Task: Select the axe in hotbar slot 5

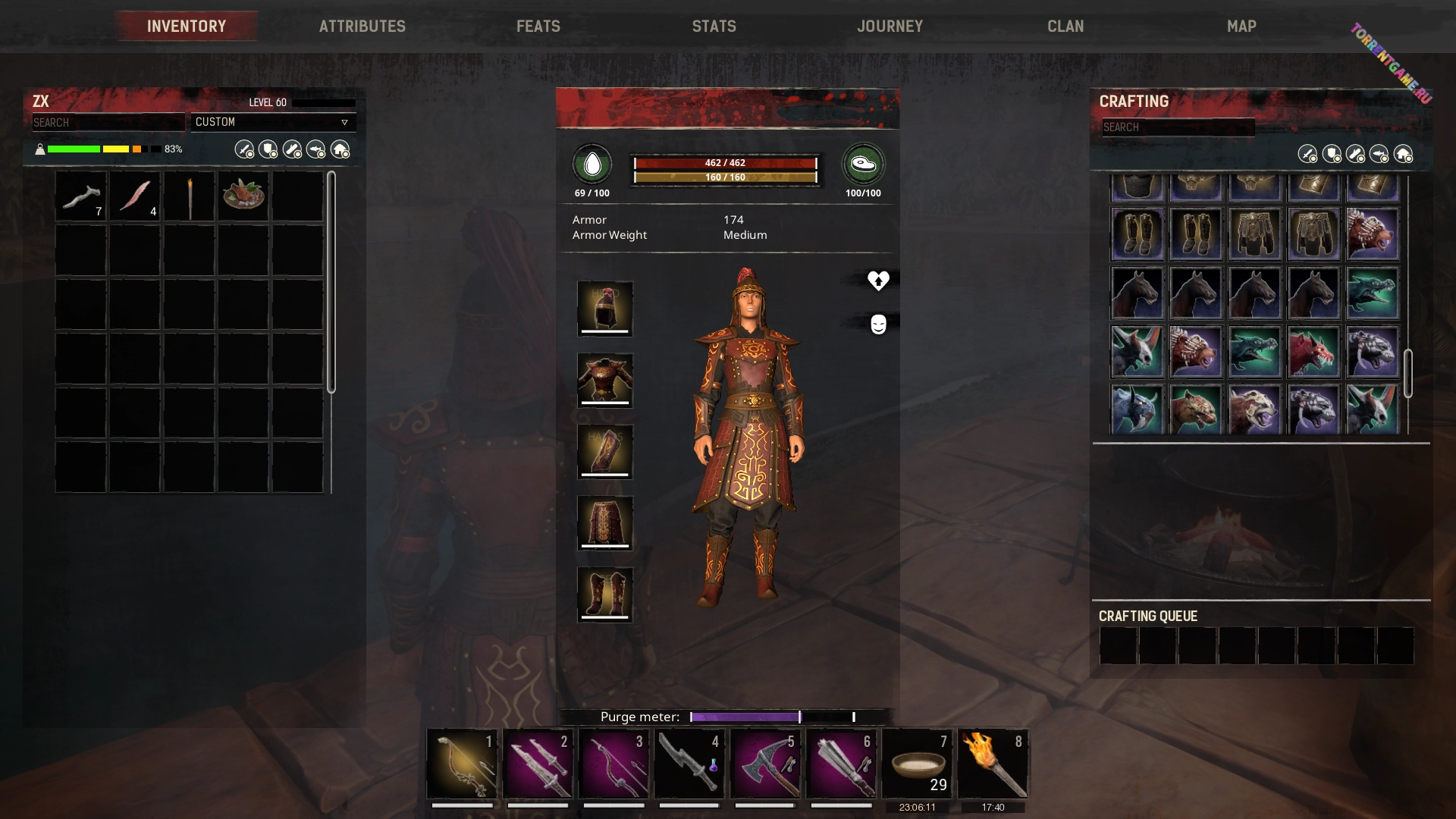Action: click(x=765, y=764)
